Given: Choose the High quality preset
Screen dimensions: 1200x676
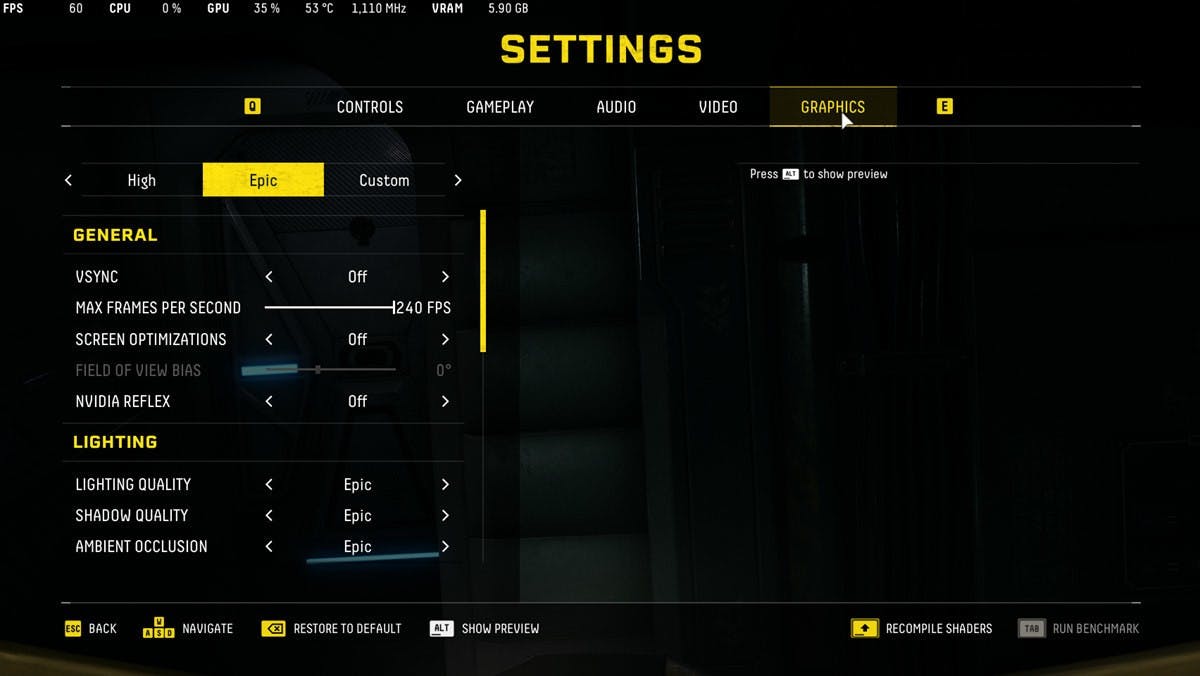Looking at the screenshot, I should click(142, 180).
